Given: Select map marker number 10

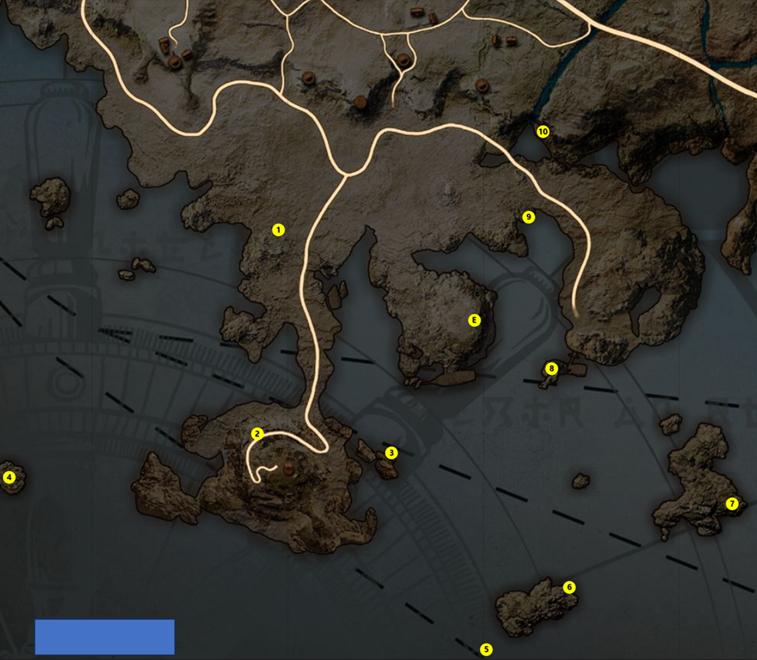Looking at the screenshot, I should (x=543, y=132).
